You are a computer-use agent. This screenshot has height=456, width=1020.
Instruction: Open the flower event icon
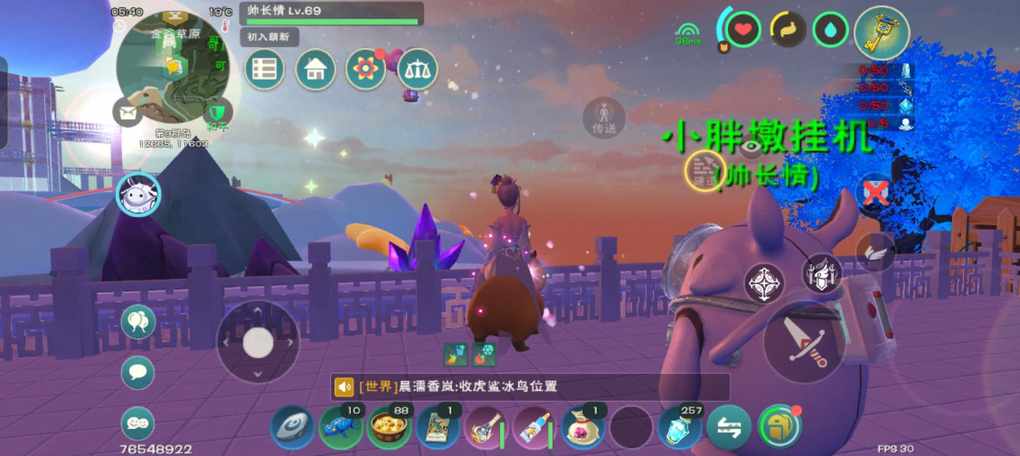click(x=366, y=69)
